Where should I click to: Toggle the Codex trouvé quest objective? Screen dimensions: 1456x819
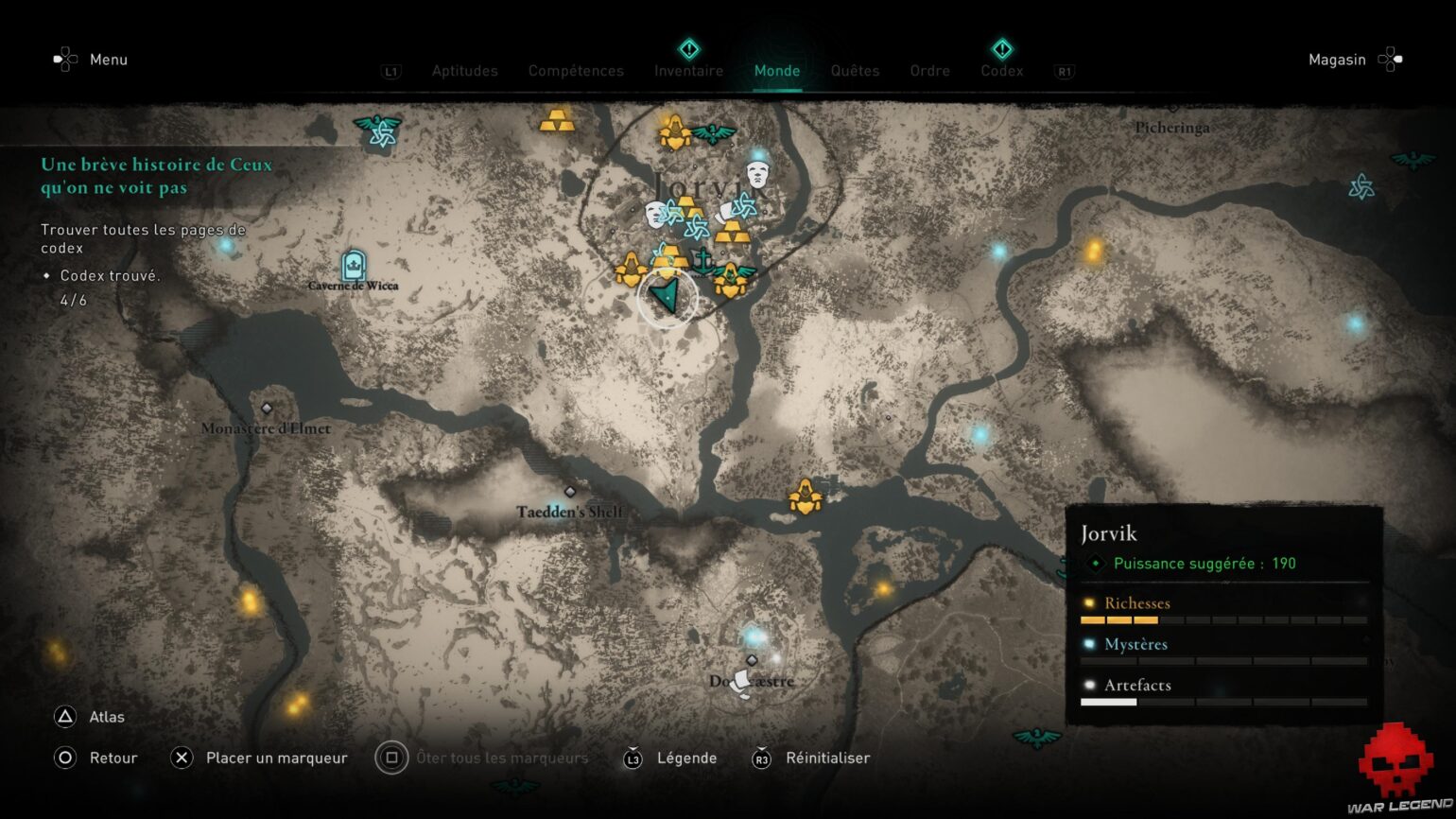110,275
